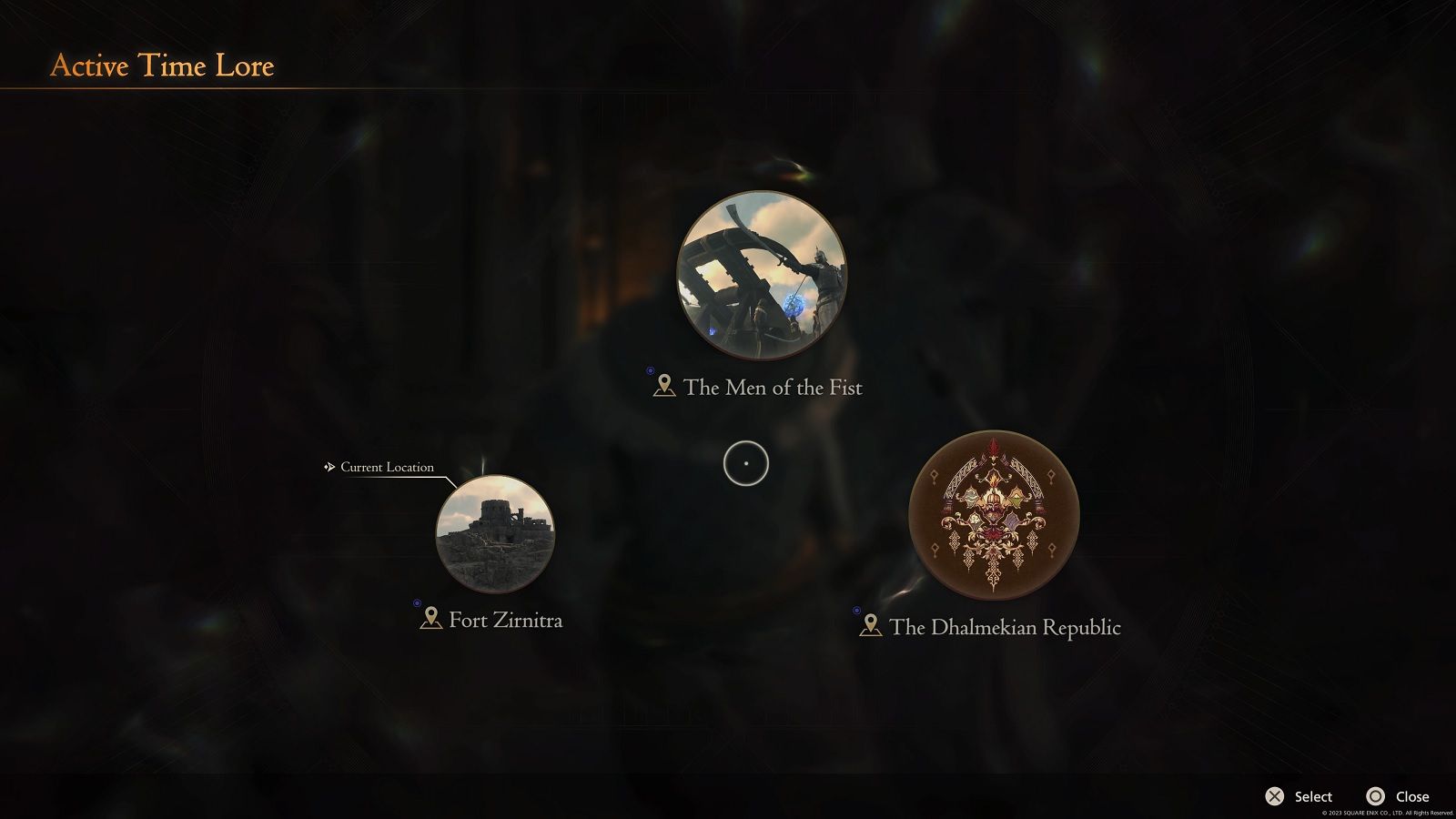Click the pin beside The Dhalmekian Republic label
The width and height of the screenshot is (1456, 819).
(870, 624)
